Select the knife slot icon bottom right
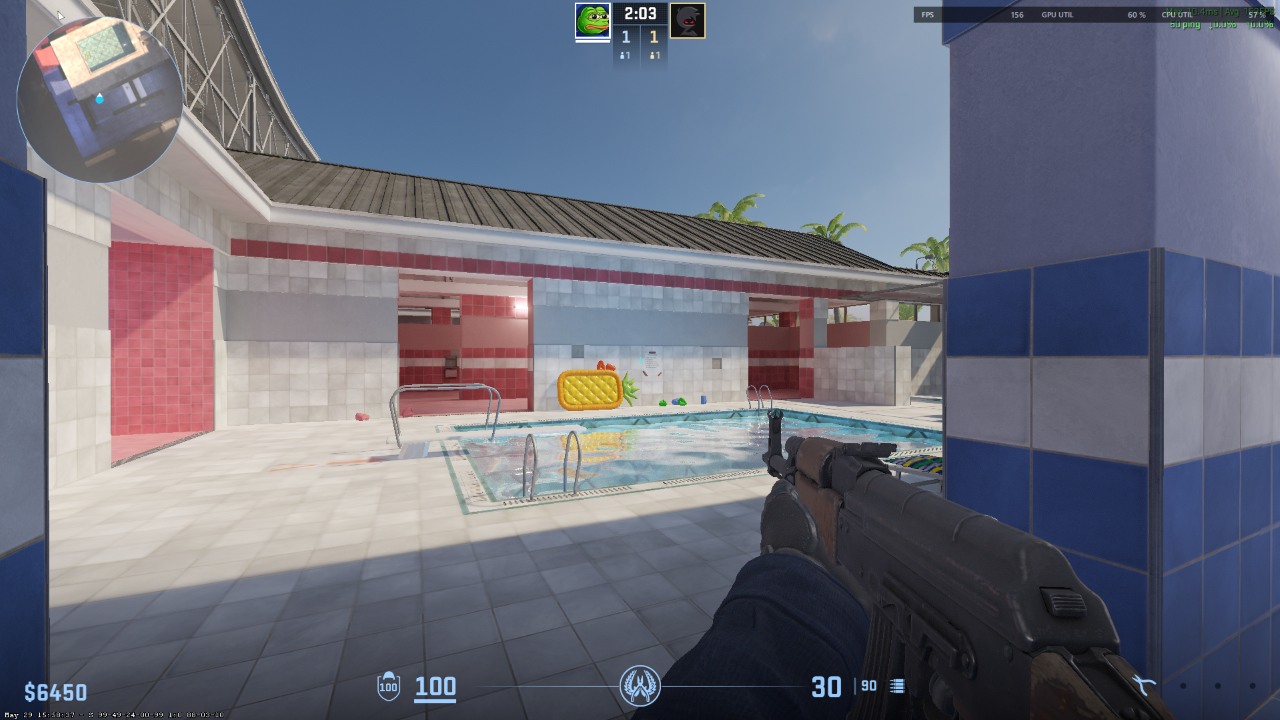 coord(1141,684)
